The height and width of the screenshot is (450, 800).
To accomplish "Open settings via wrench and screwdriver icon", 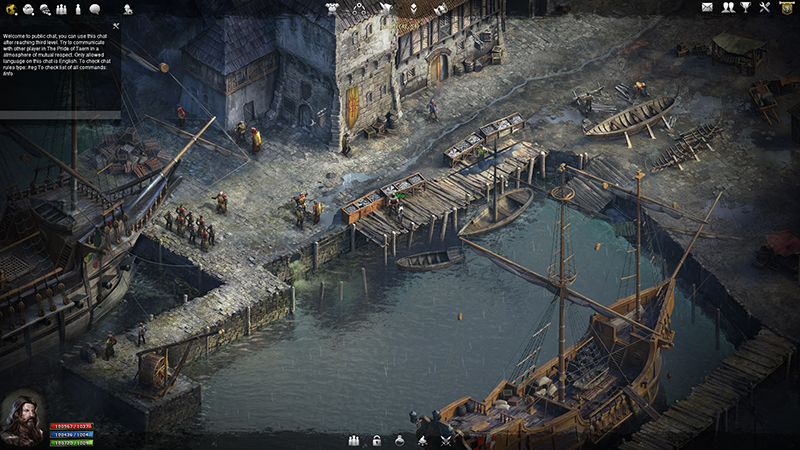I will (765, 8).
